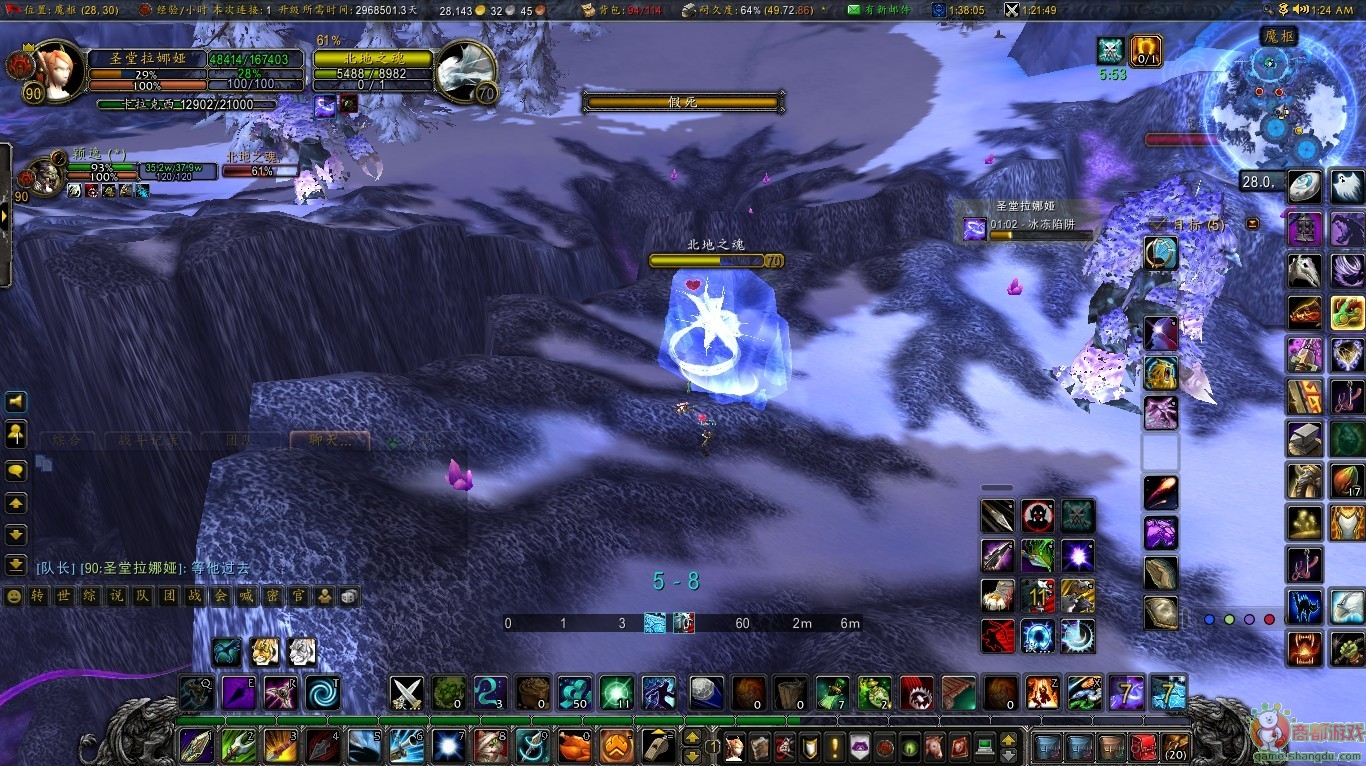Choose the 世 world channel shortcut
The height and width of the screenshot is (766, 1366).
pyautogui.click(x=65, y=596)
